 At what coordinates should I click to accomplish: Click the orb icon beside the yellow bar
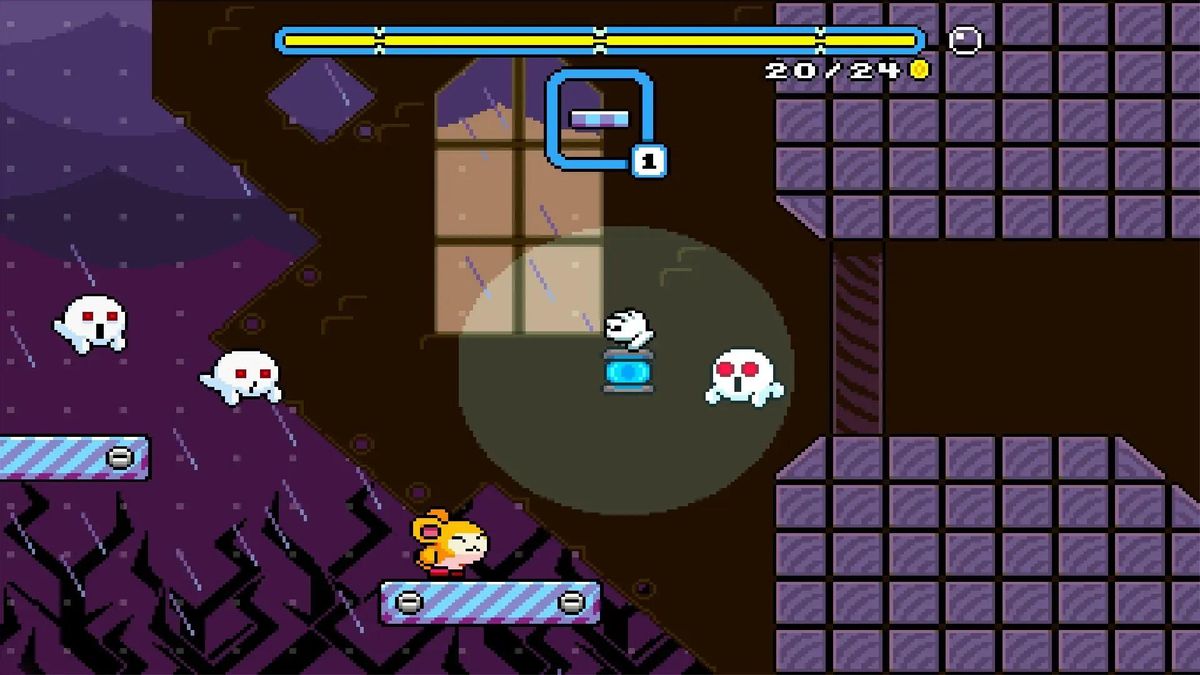click(965, 40)
